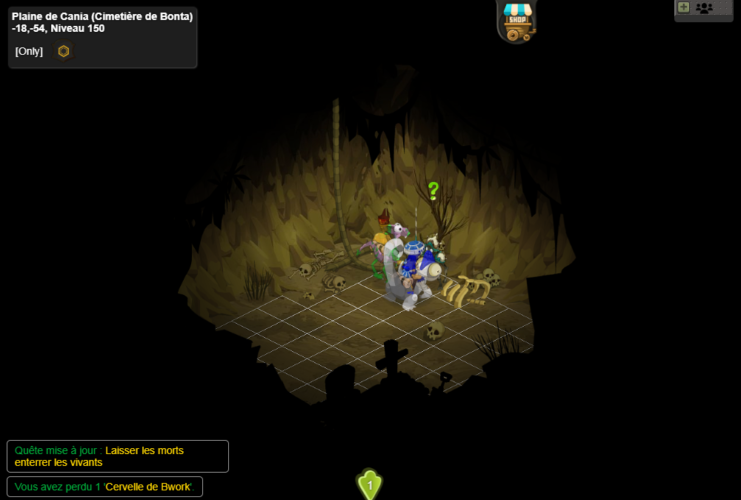Click the green question mark quest marker

[433, 190]
